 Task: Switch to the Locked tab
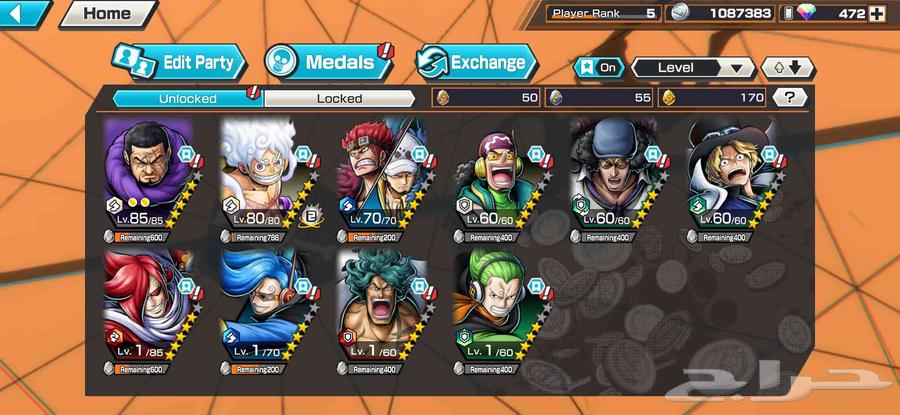click(339, 98)
